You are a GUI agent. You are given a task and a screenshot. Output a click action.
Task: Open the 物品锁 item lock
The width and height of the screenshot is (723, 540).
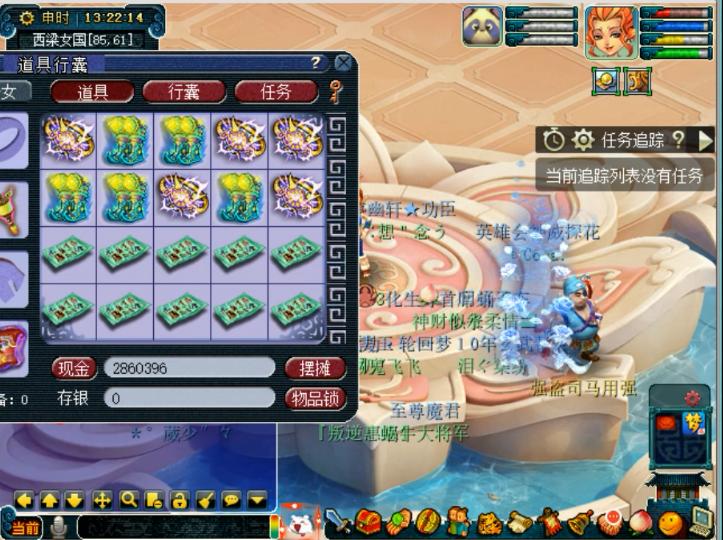click(315, 398)
